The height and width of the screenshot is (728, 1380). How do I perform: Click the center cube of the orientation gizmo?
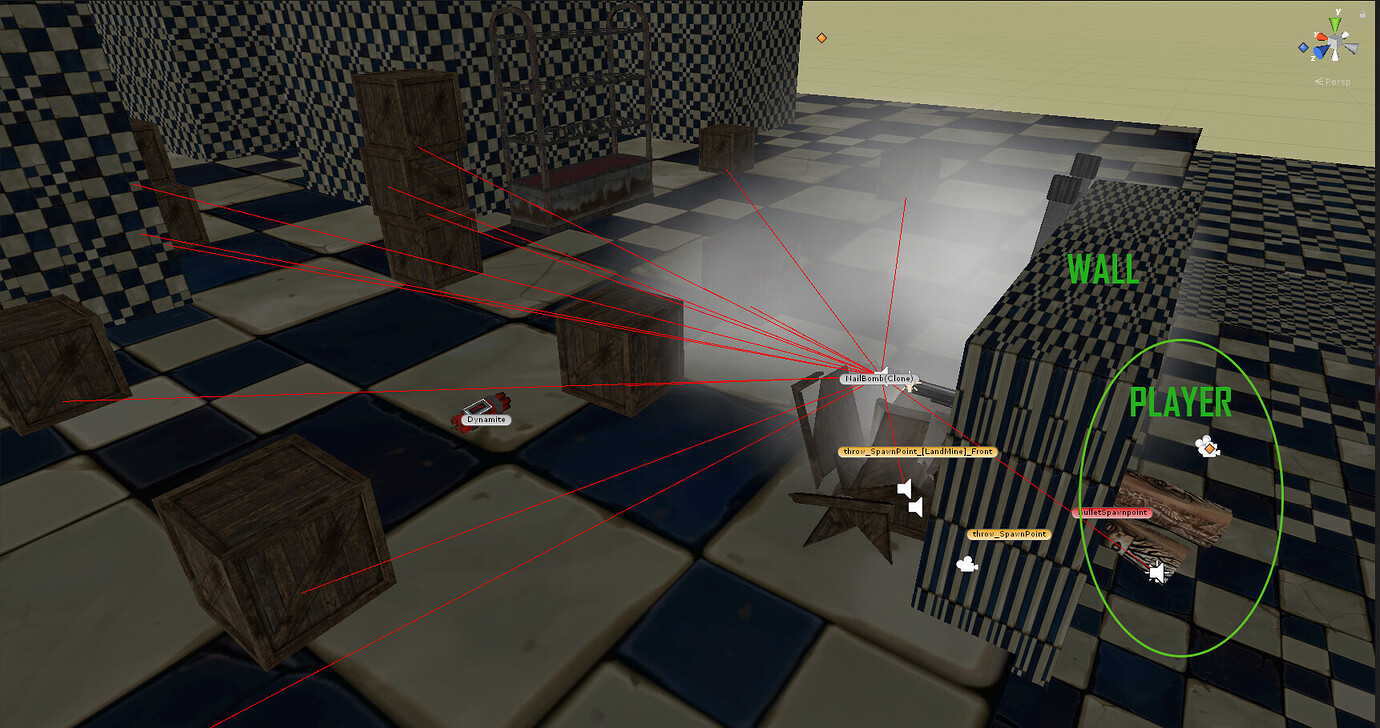tap(1334, 41)
